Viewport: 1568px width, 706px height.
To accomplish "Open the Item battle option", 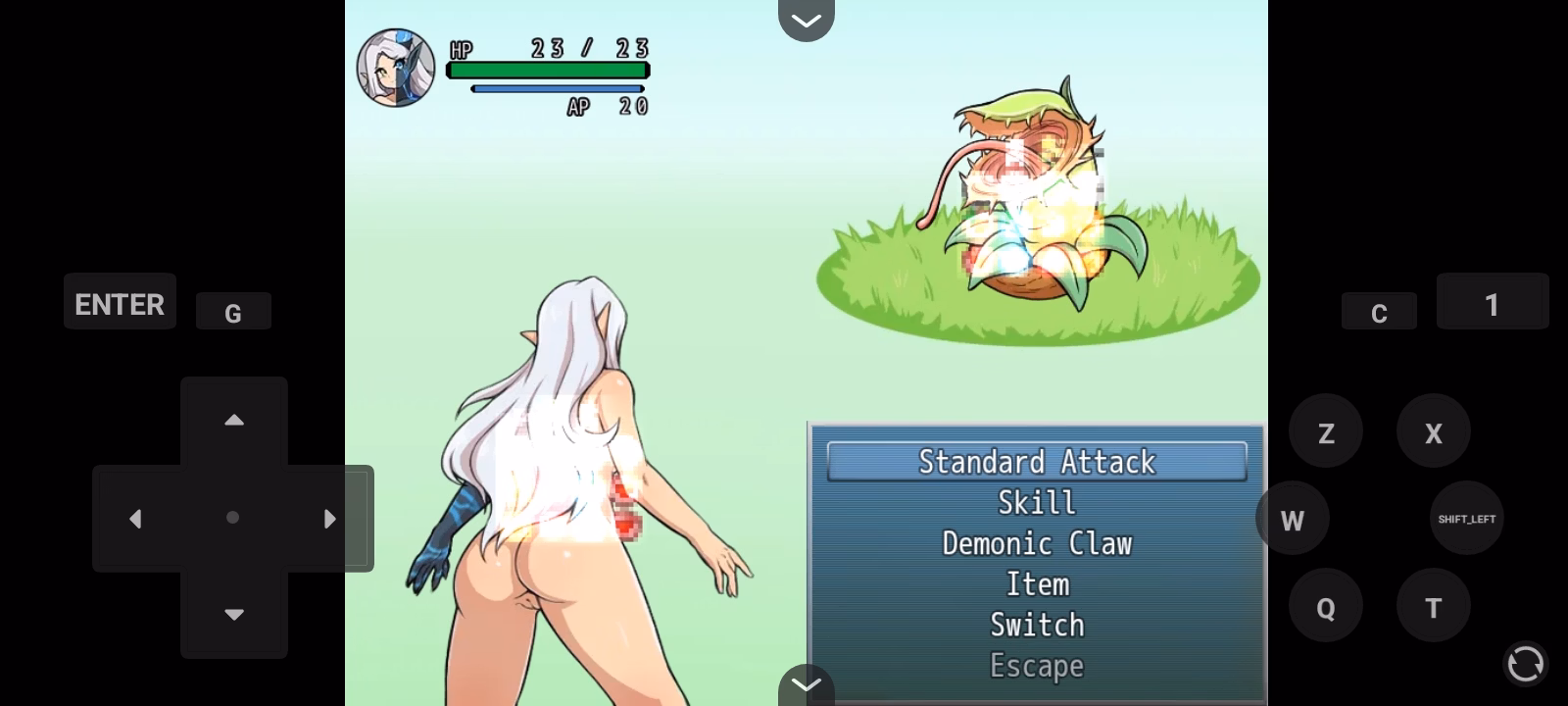I will point(1037,584).
